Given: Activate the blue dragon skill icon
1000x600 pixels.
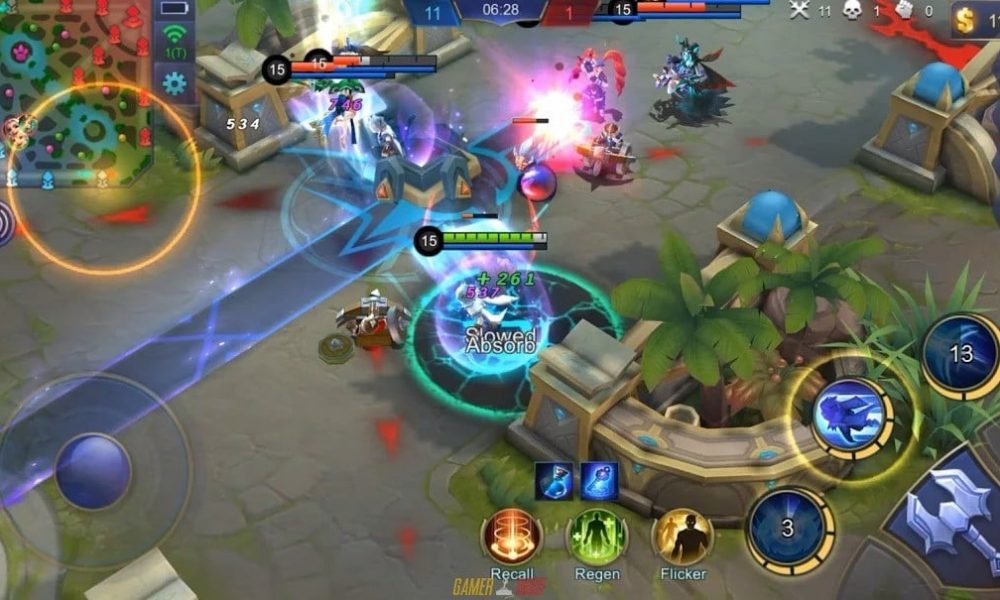Looking at the screenshot, I should pos(850,415).
